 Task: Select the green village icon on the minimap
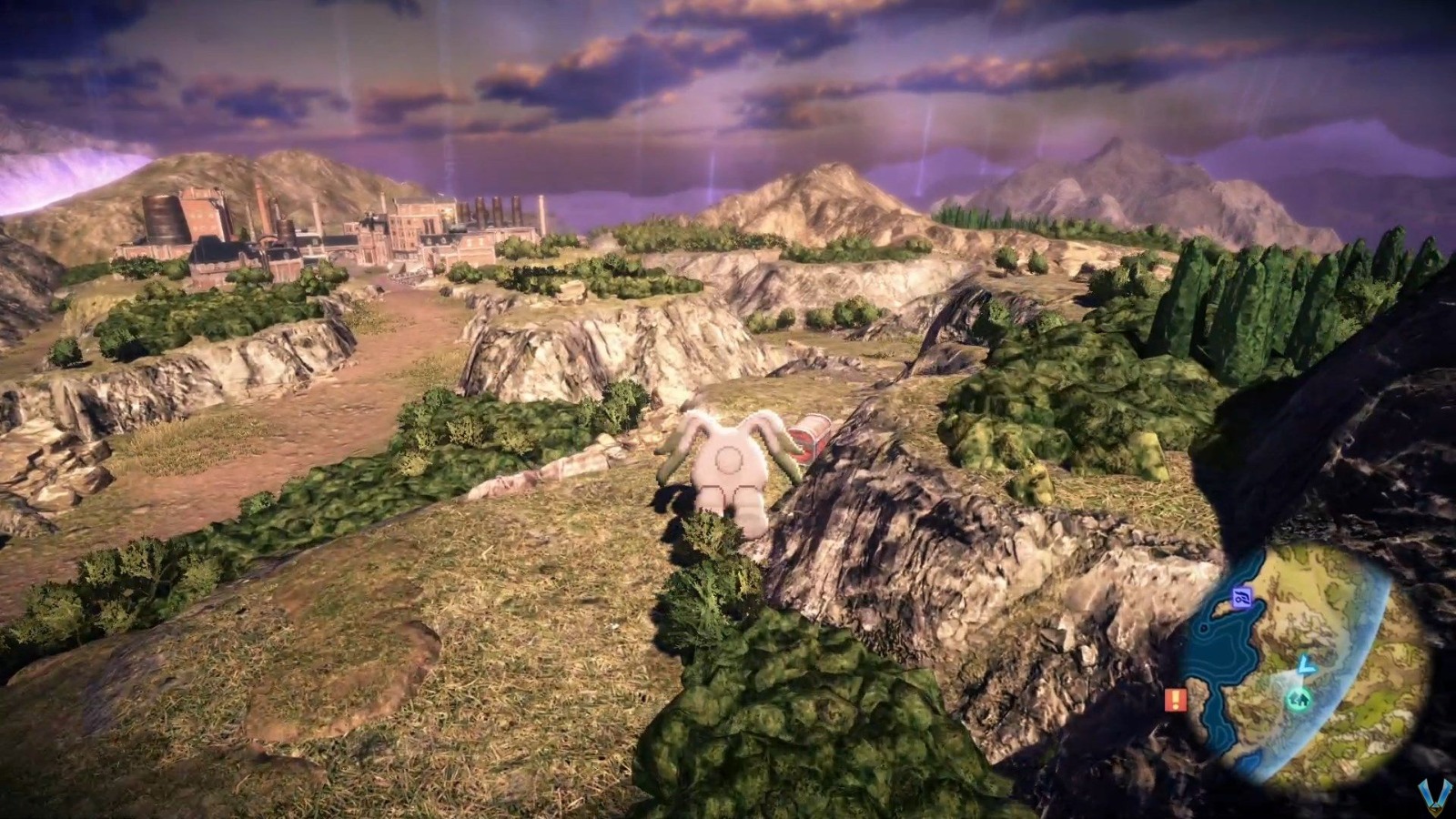point(1300,699)
